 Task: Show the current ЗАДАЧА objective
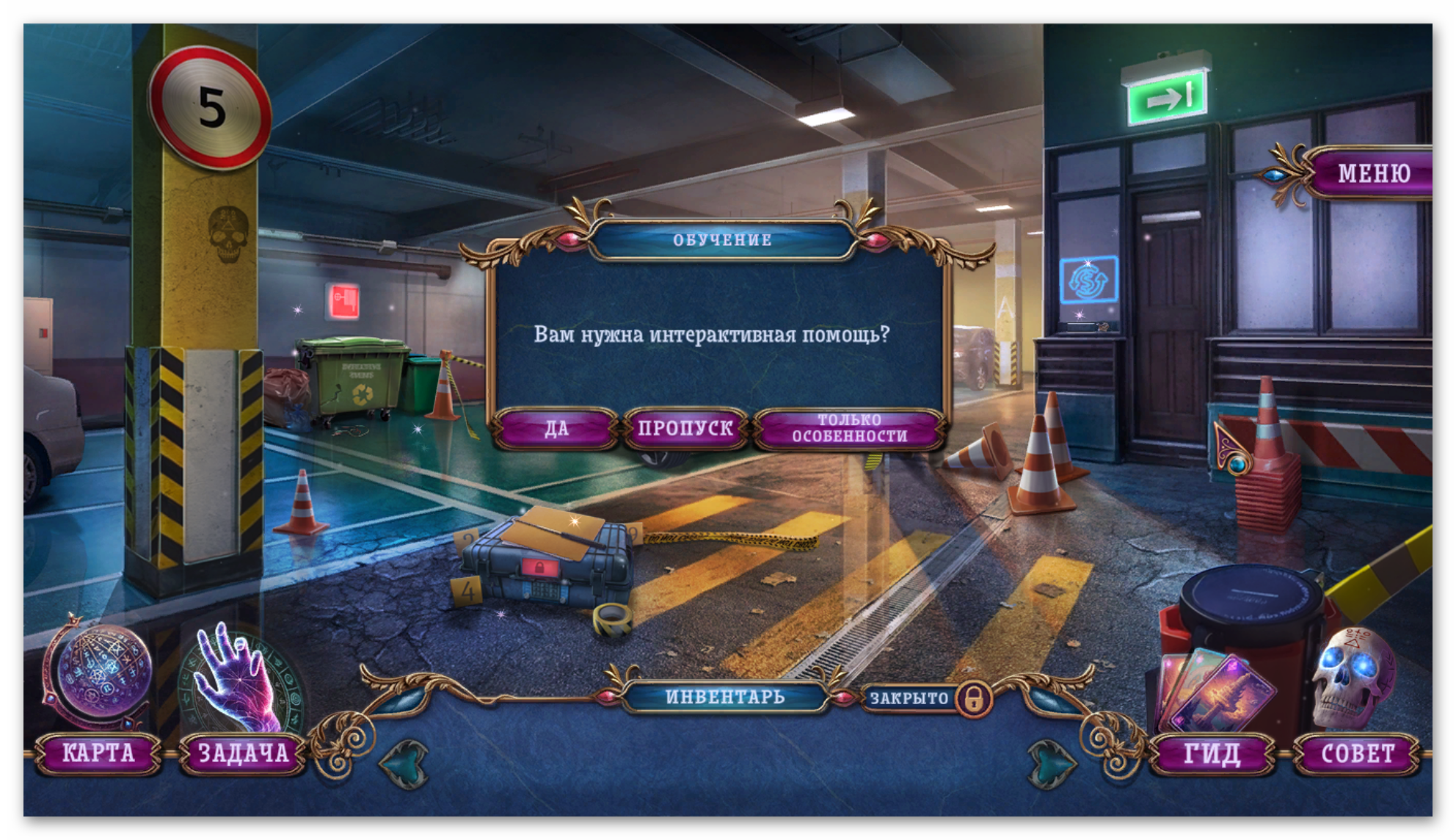click(243, 753)
